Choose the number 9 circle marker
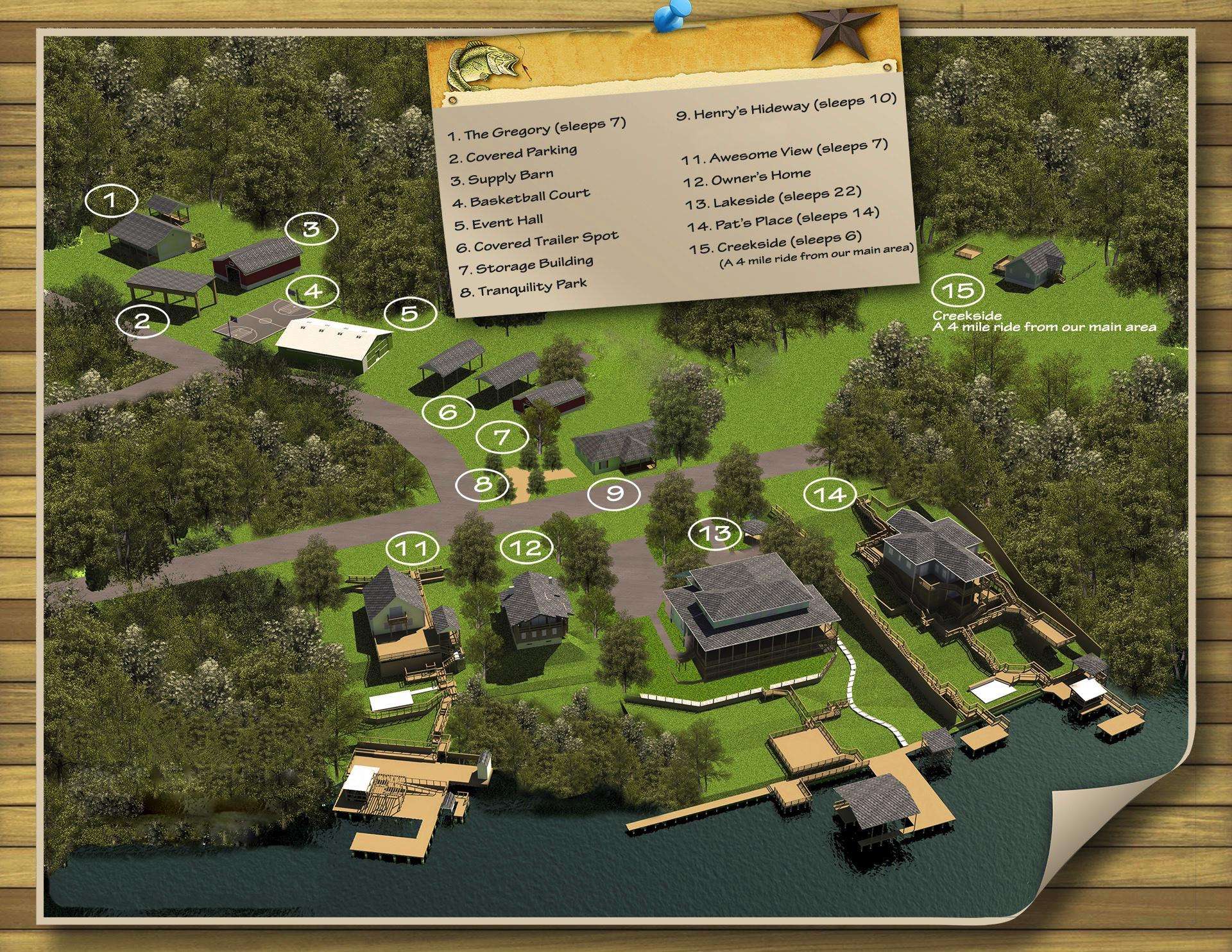The width and height of the screenshot is (1232, 952). point(615,493)
